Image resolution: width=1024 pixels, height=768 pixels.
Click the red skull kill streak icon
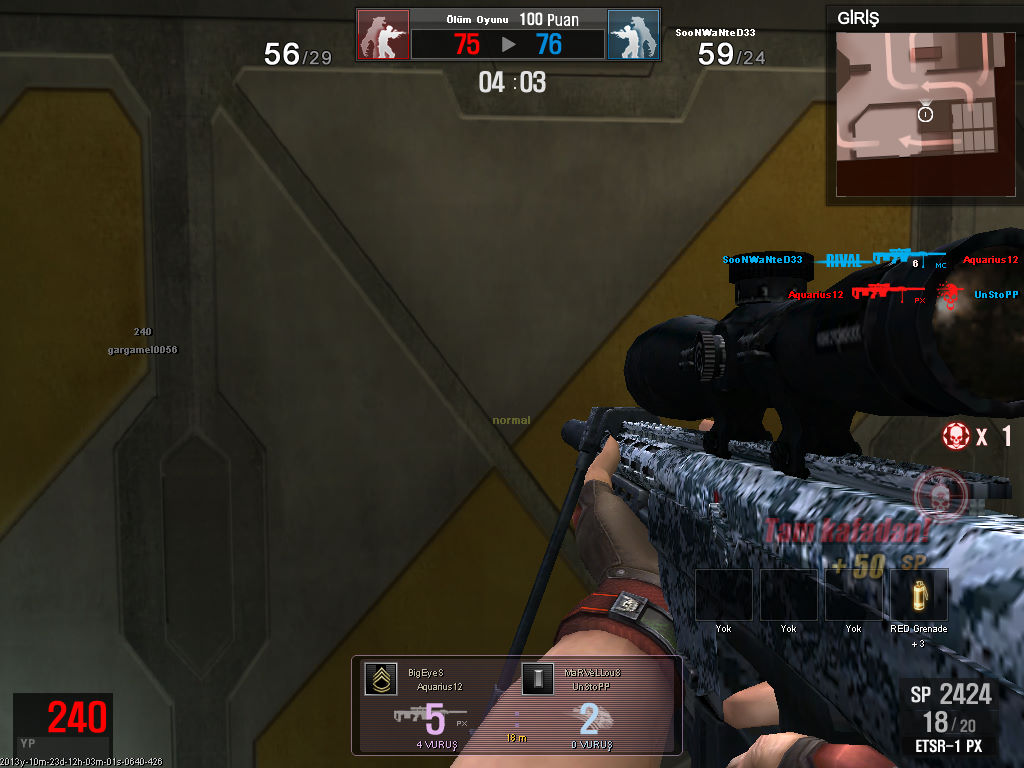[957, 436]
